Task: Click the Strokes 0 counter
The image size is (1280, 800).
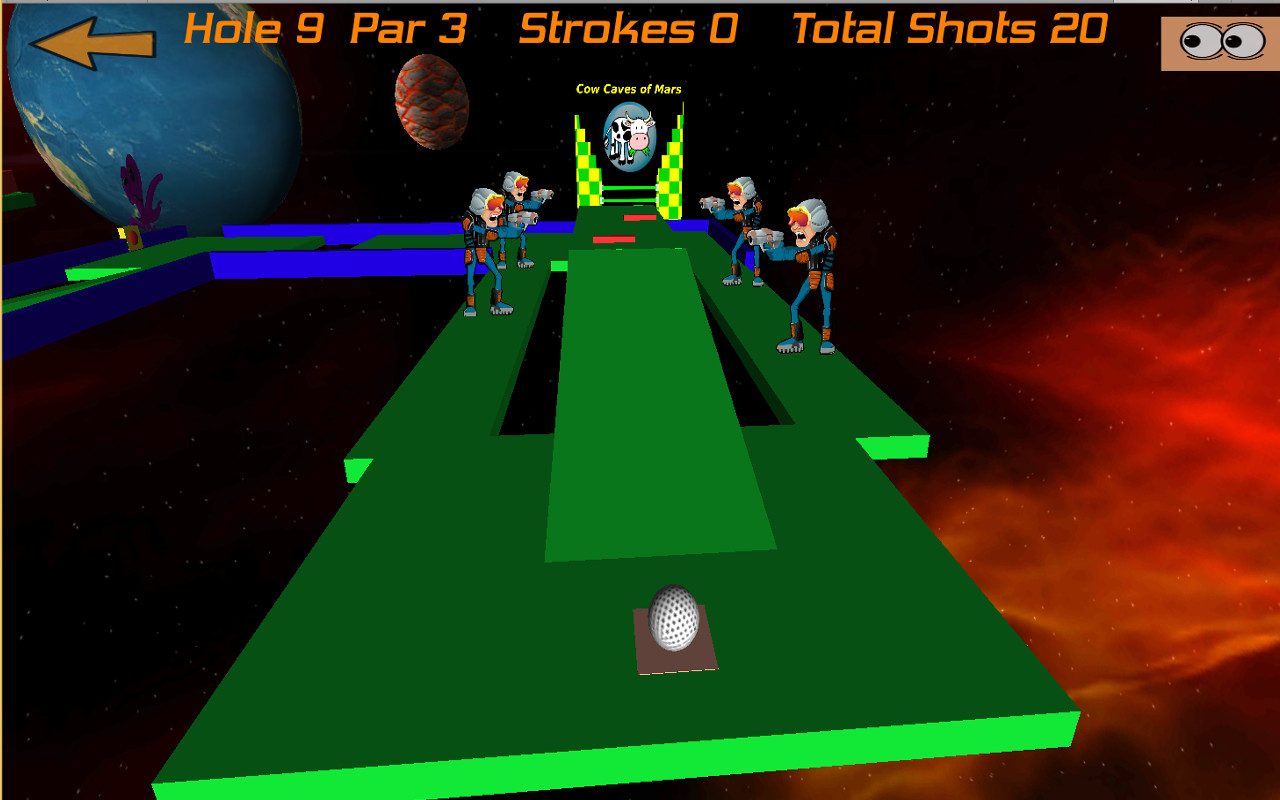Action: tap(625, 28)
